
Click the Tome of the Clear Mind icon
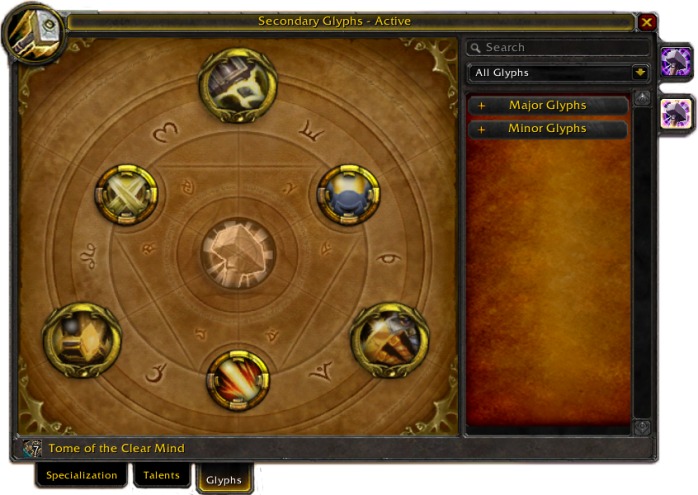click(31, 448)
